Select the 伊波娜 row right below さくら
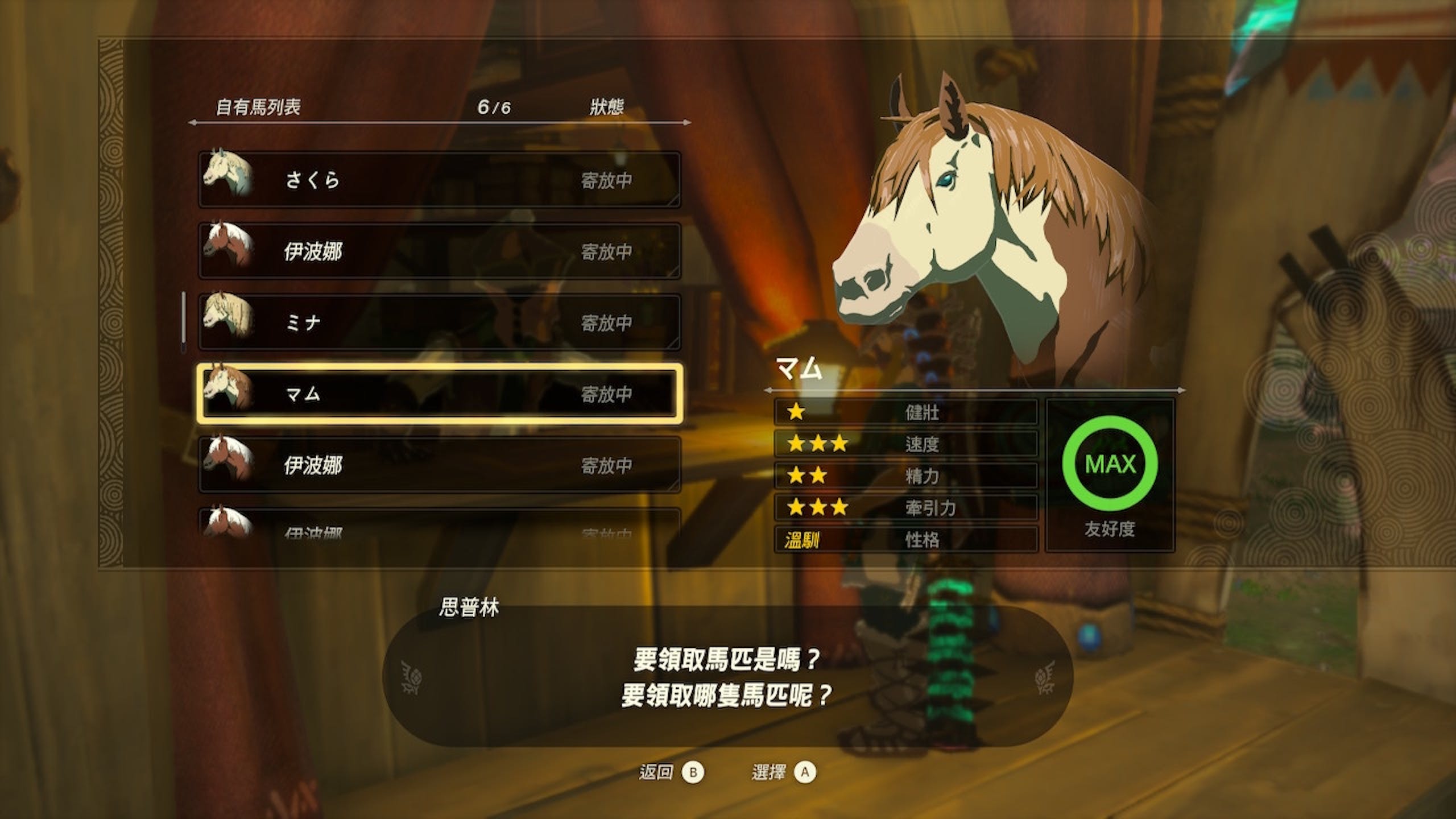1456x819 pixels. pos(439,251)
